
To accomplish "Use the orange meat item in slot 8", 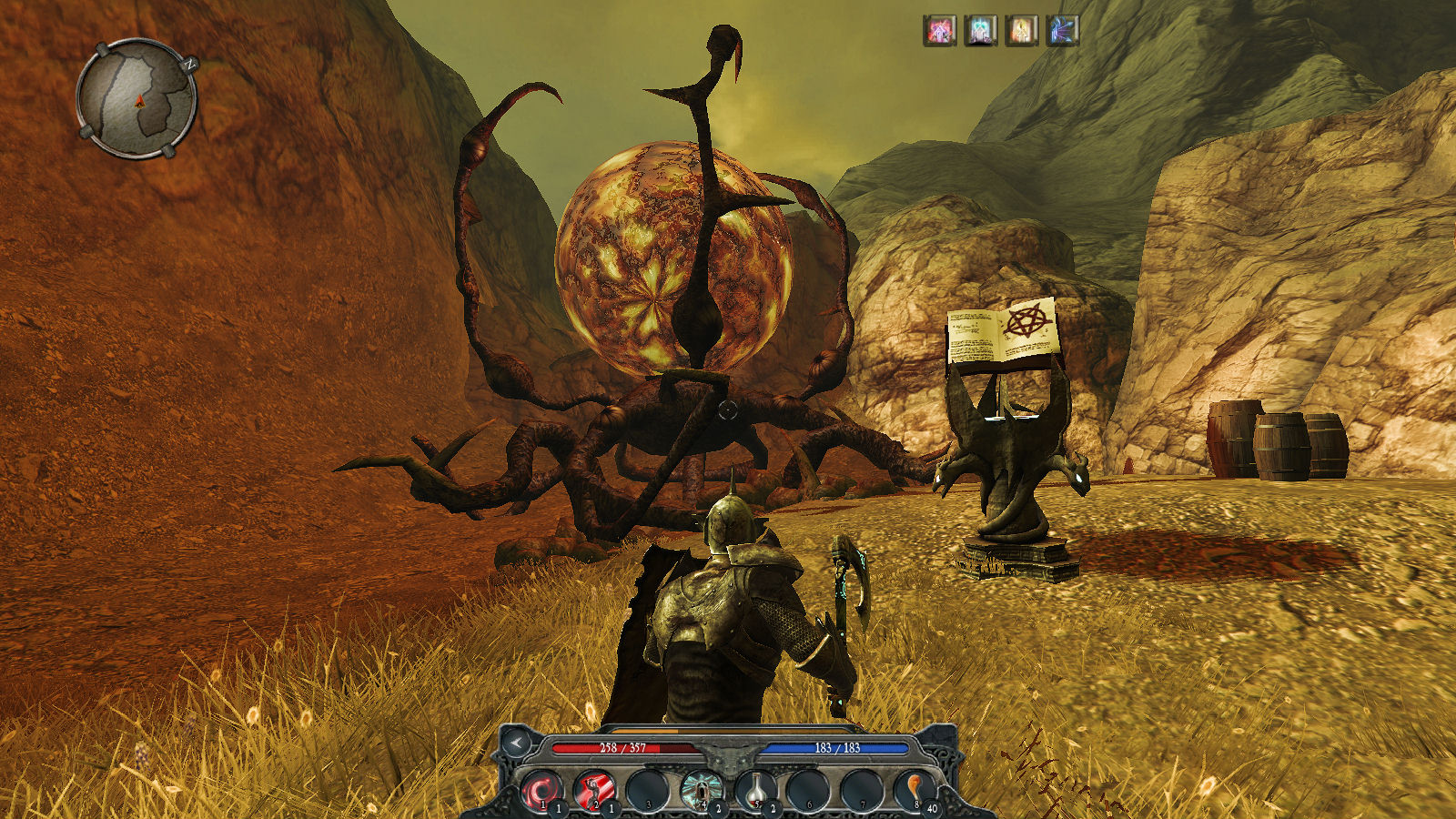I will pyautogui.click(x=913, y=788).
